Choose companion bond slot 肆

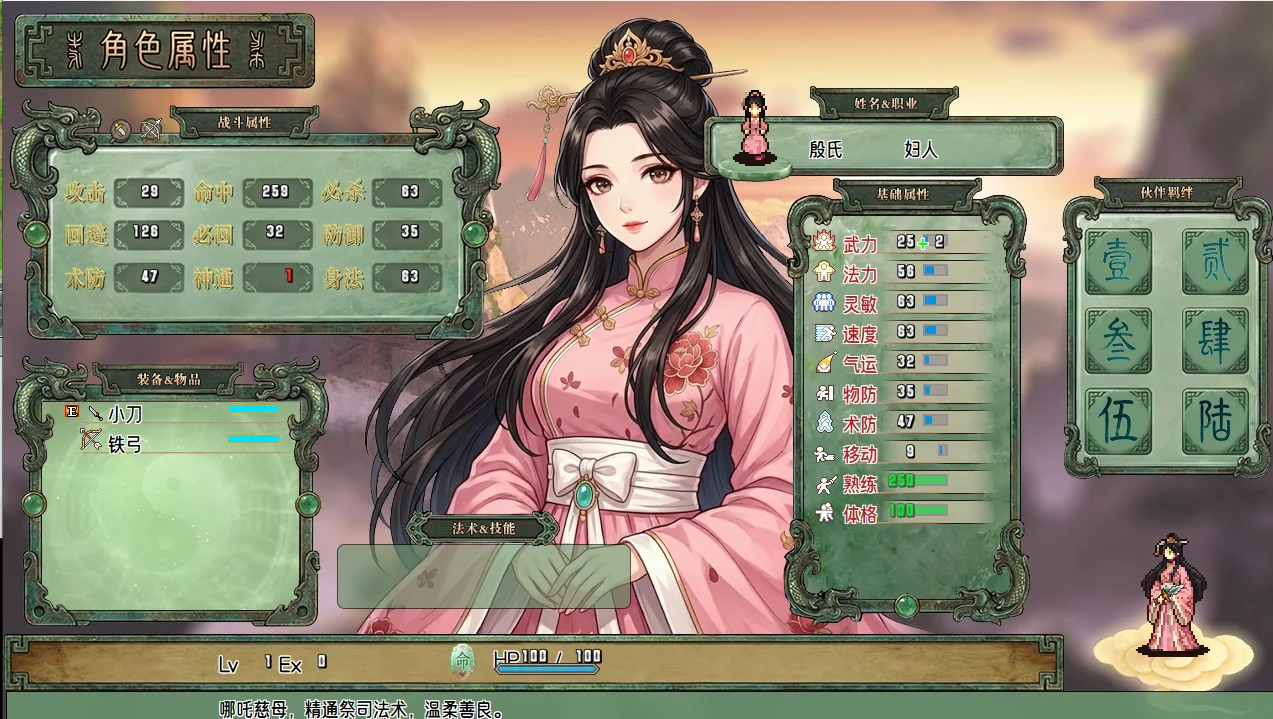point(1215,341)
